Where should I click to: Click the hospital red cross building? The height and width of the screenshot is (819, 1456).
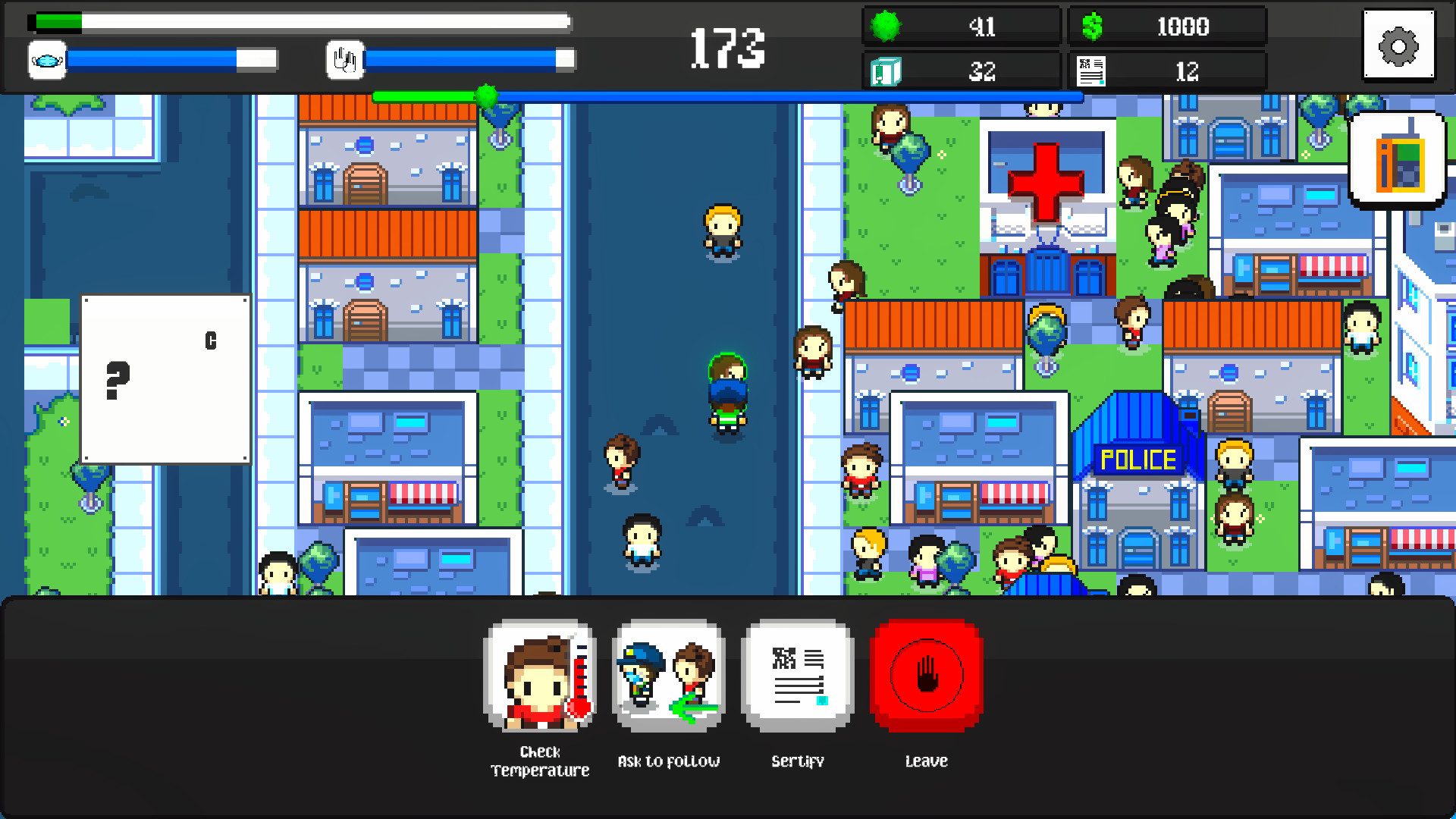point(1047,182)
